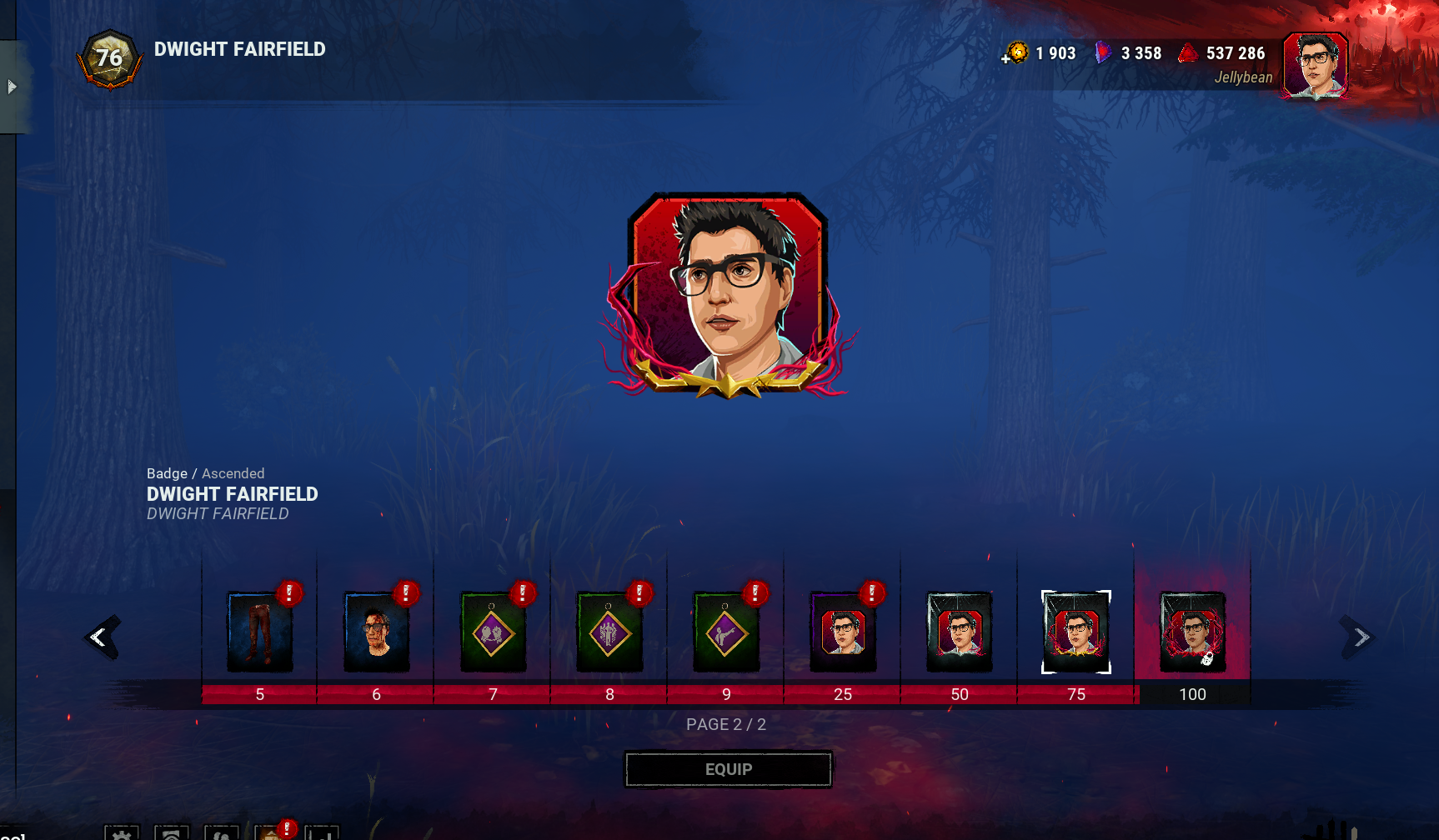Select the level 25 Dwight badge
This screenshot has width=1439, height=840.
coord(843,632)
